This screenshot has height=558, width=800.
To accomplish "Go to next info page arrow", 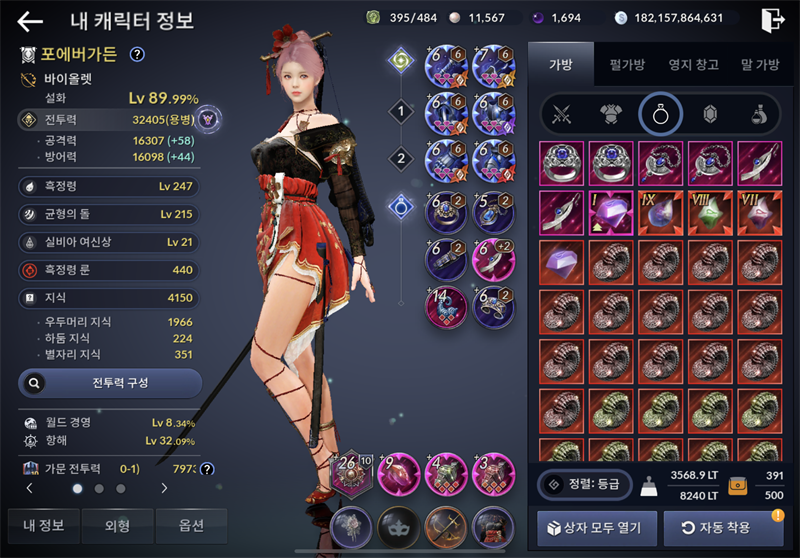I will pos(164,489).
